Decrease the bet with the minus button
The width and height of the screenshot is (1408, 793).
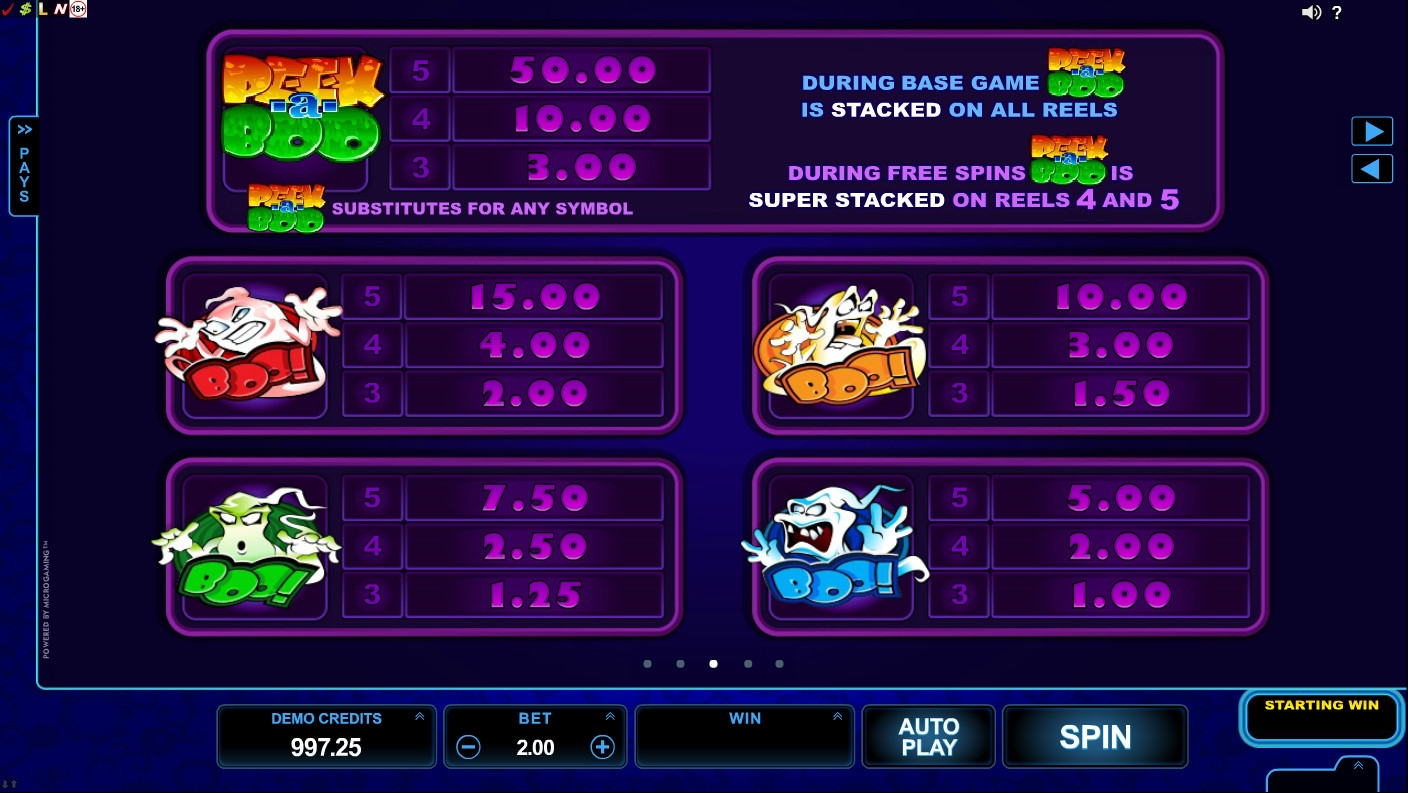(468, 747)
